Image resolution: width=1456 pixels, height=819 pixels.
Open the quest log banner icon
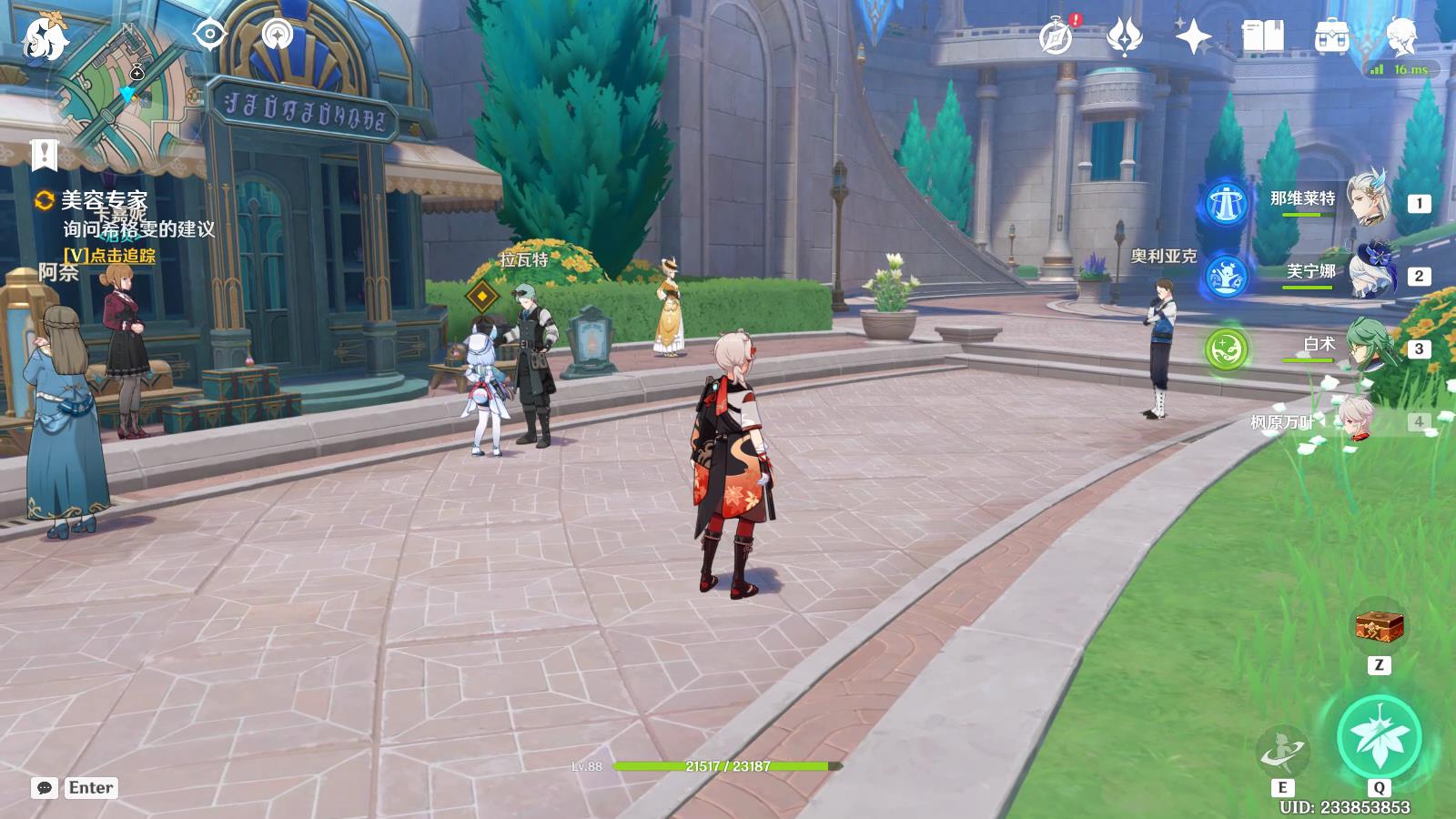pos(44,155)
